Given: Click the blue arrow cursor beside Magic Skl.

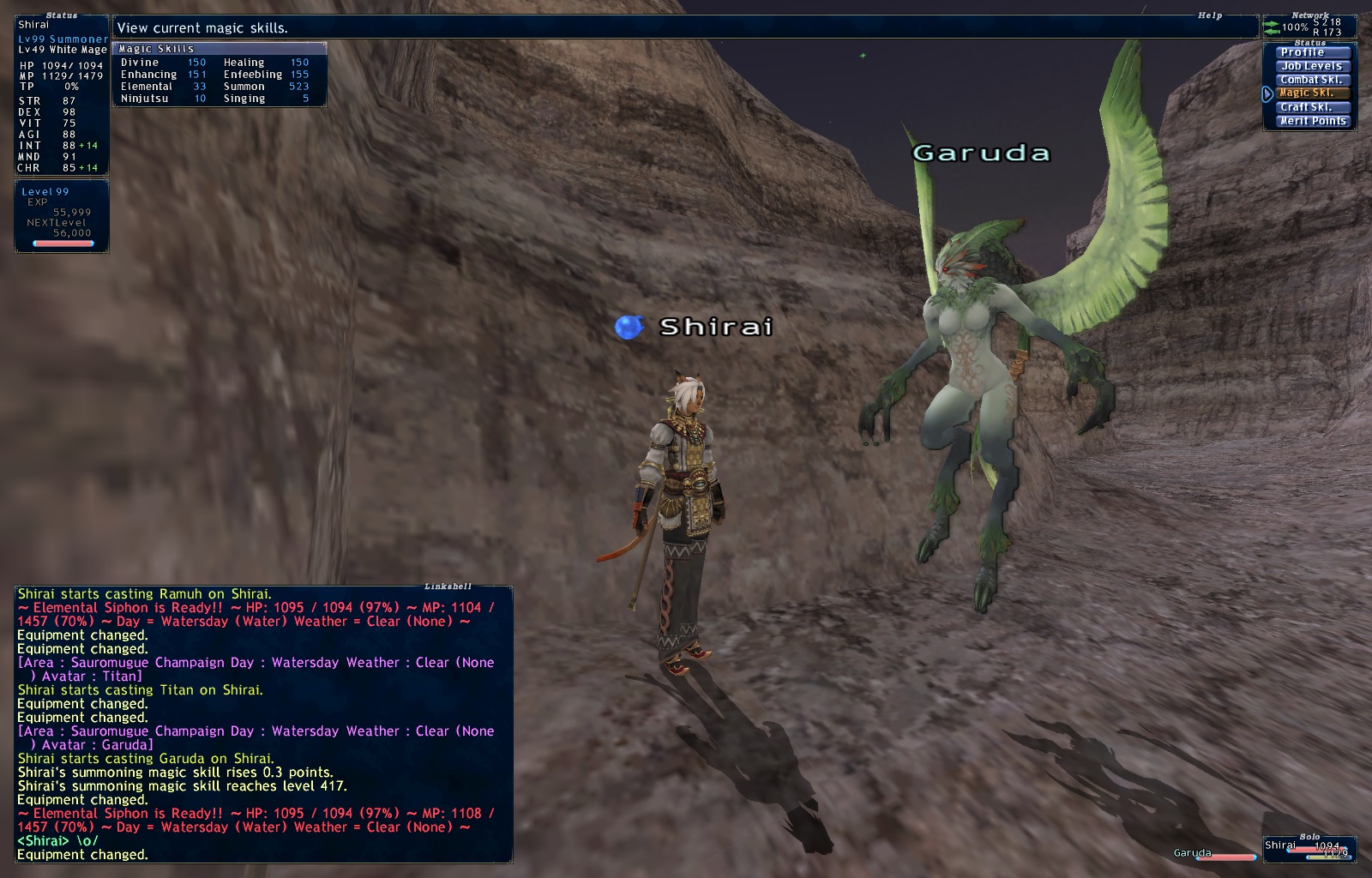Looking at the screenshot, I should pyautogui.click(x=1267, y=95).
